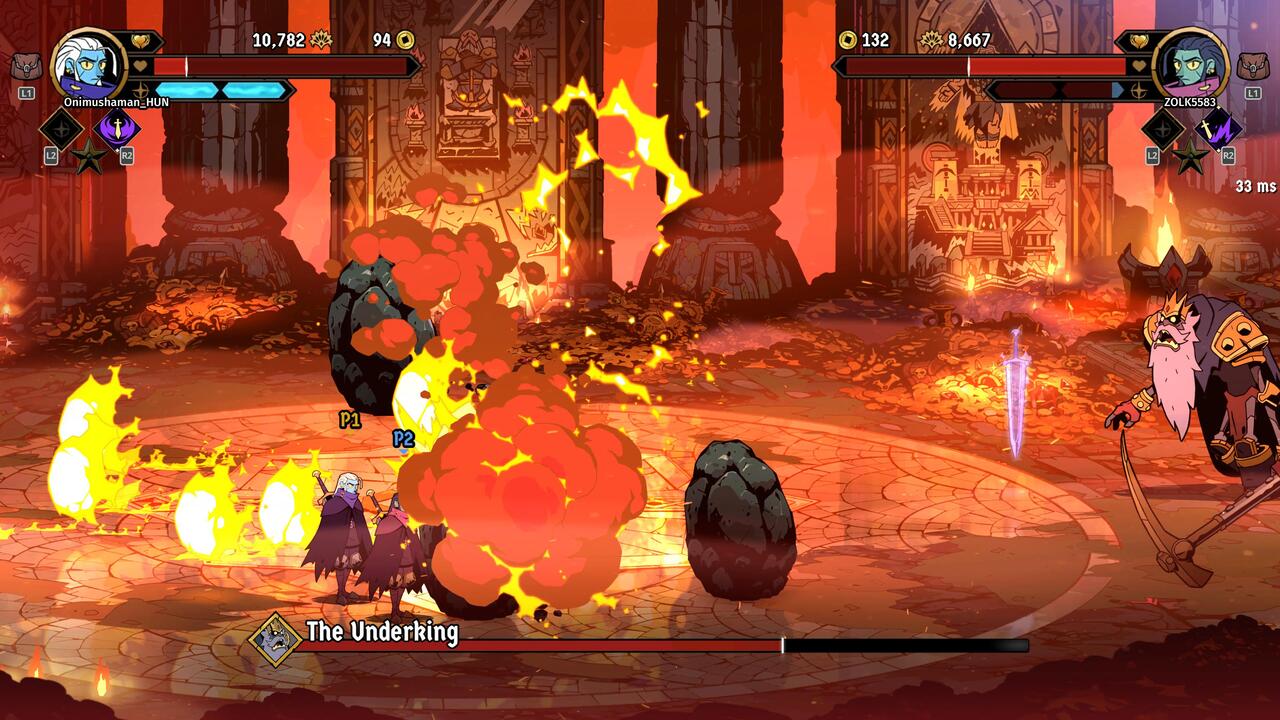Open Onimushaman_HUN's leather satchel icon
The image size is (1280, 720).
click(26, 68)
